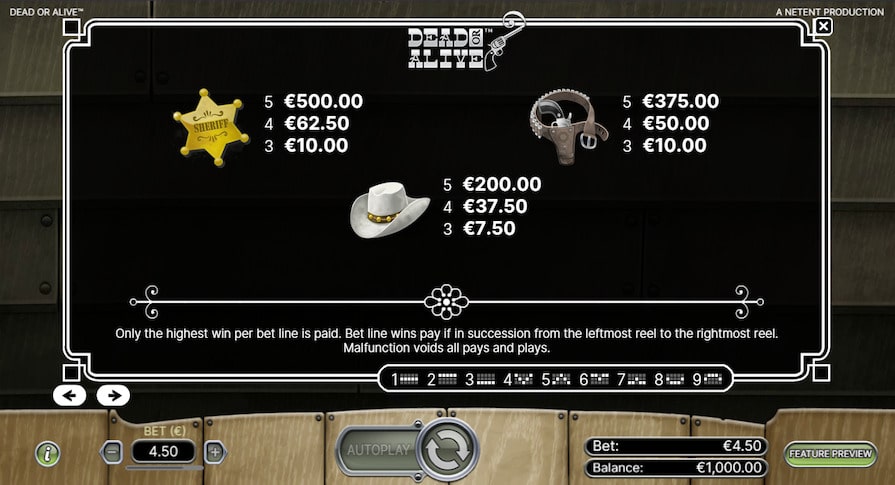Increase the bet amount
Screen dimensions: 895x485
coord(215,451)
